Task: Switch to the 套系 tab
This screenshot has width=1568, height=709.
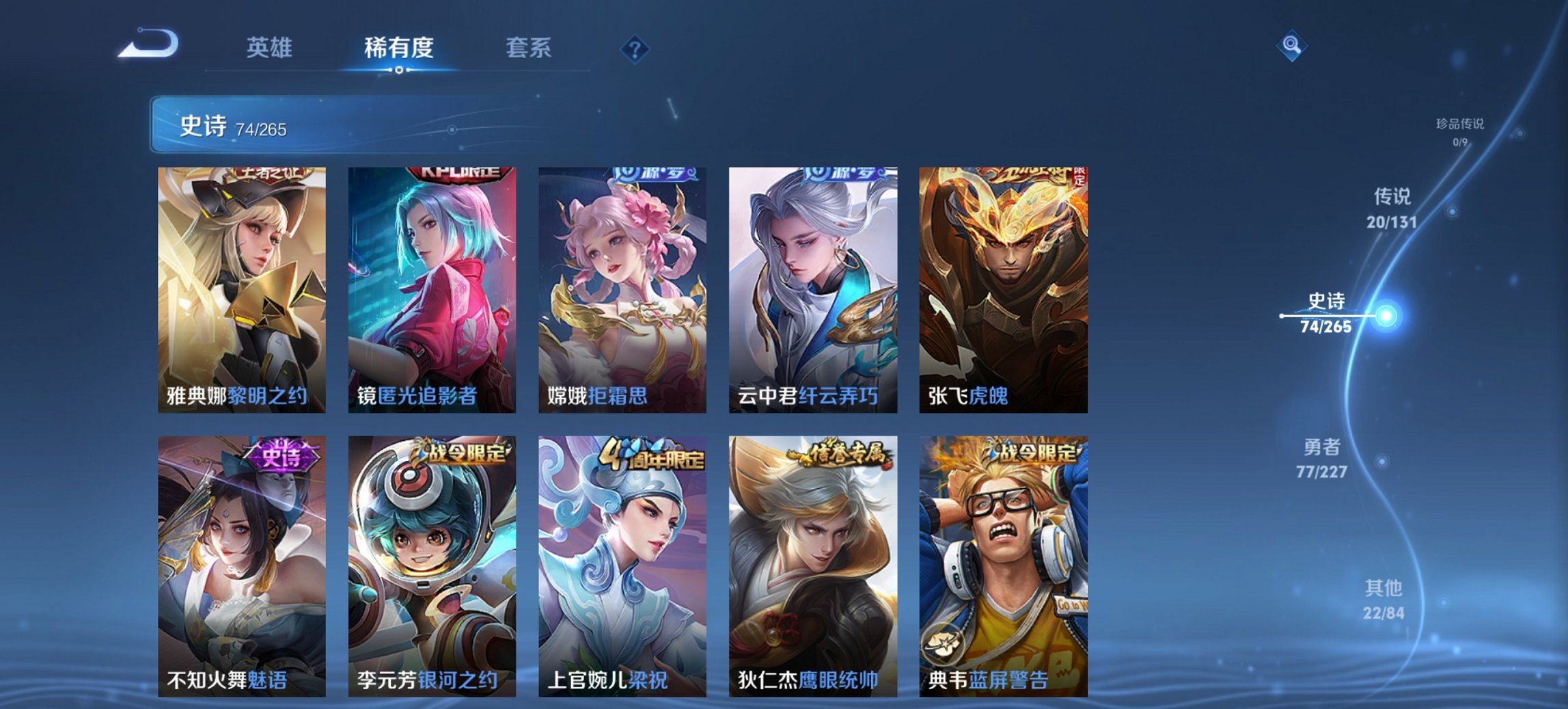Action: [x=529, y=48]
